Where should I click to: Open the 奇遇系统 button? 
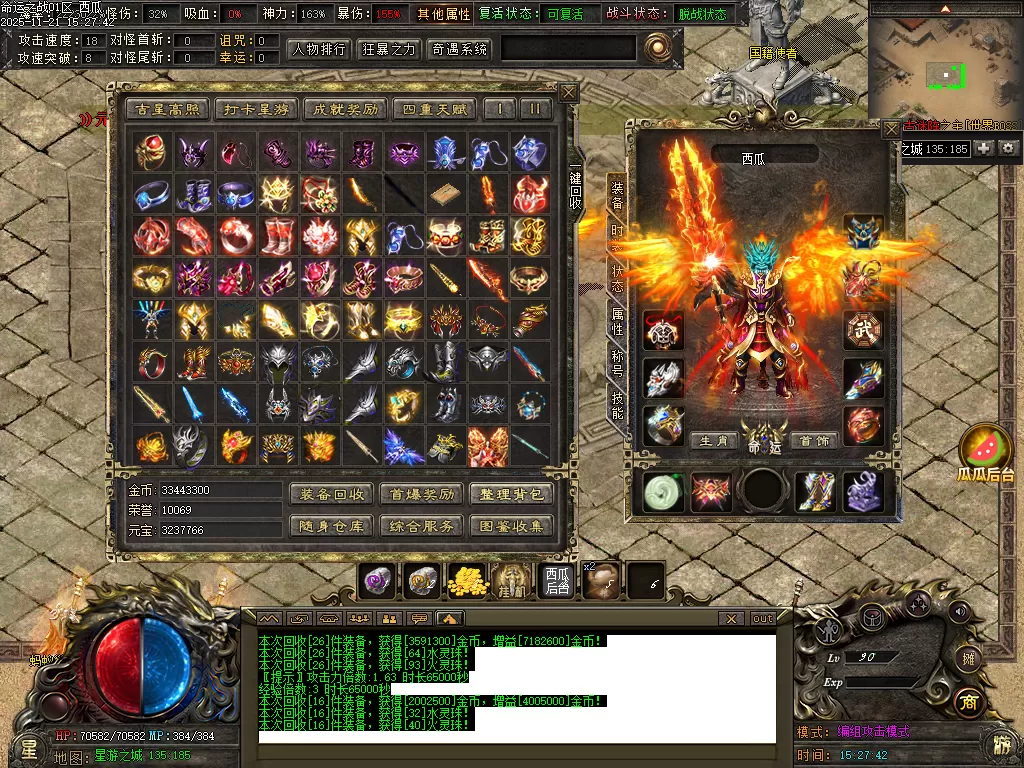click(459, 49)
